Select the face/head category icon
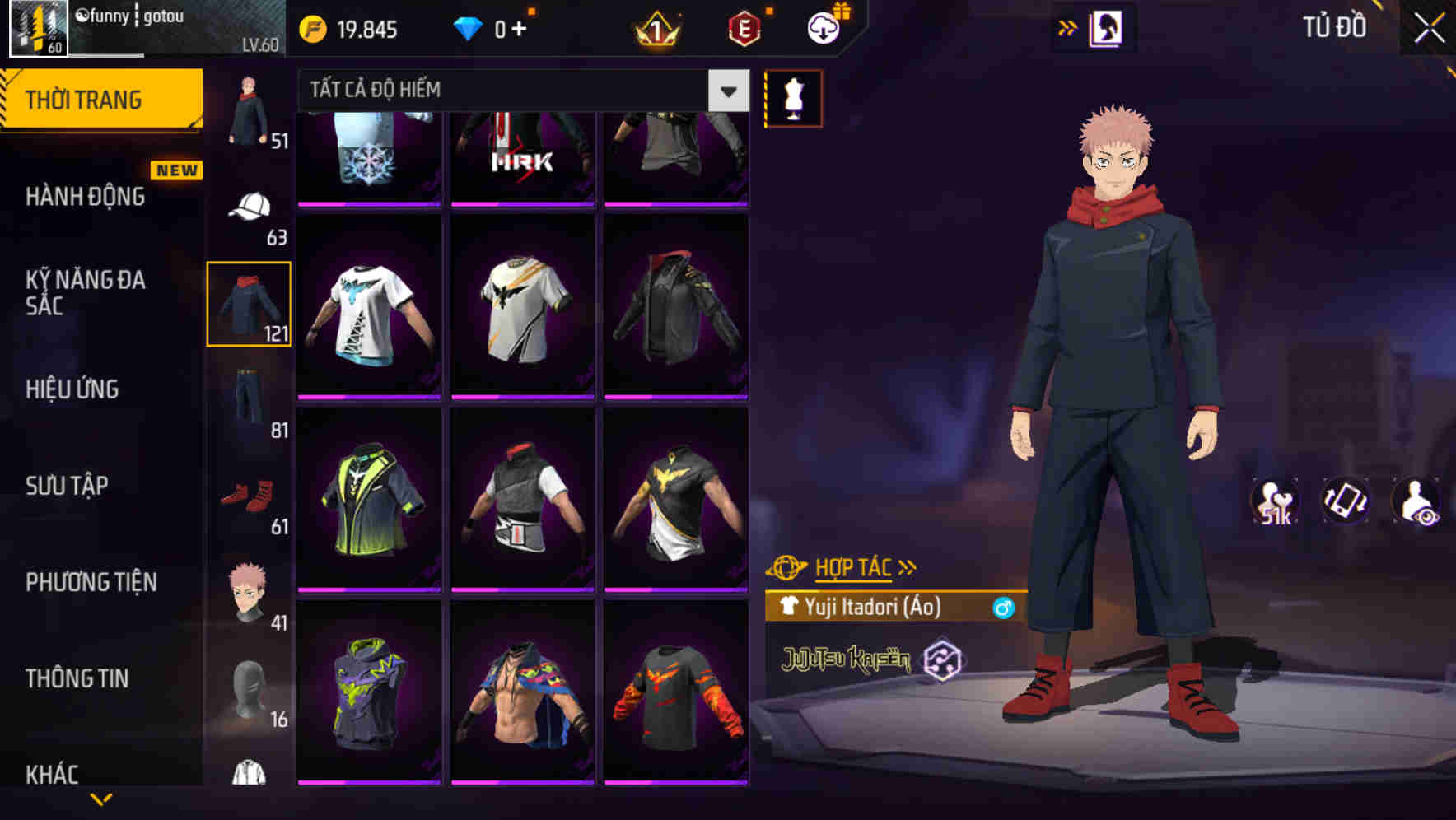Image resolution: width=1456 pixels, height=820 pixels. click(x=247, y=591)
